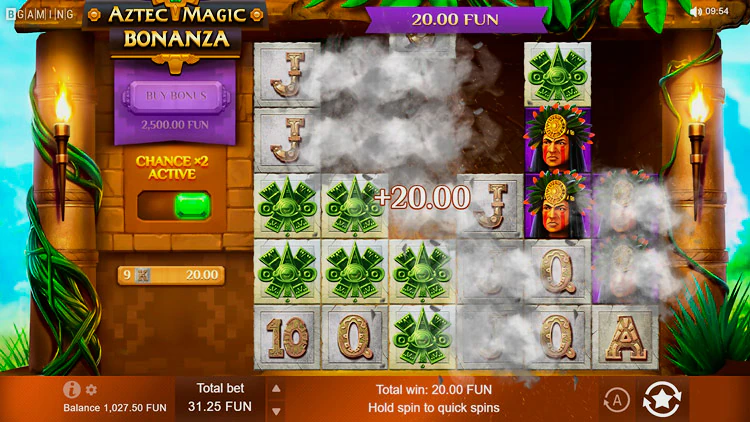Spin the reels with the spin button
750x422 pixels.
[x=663, y=400]
